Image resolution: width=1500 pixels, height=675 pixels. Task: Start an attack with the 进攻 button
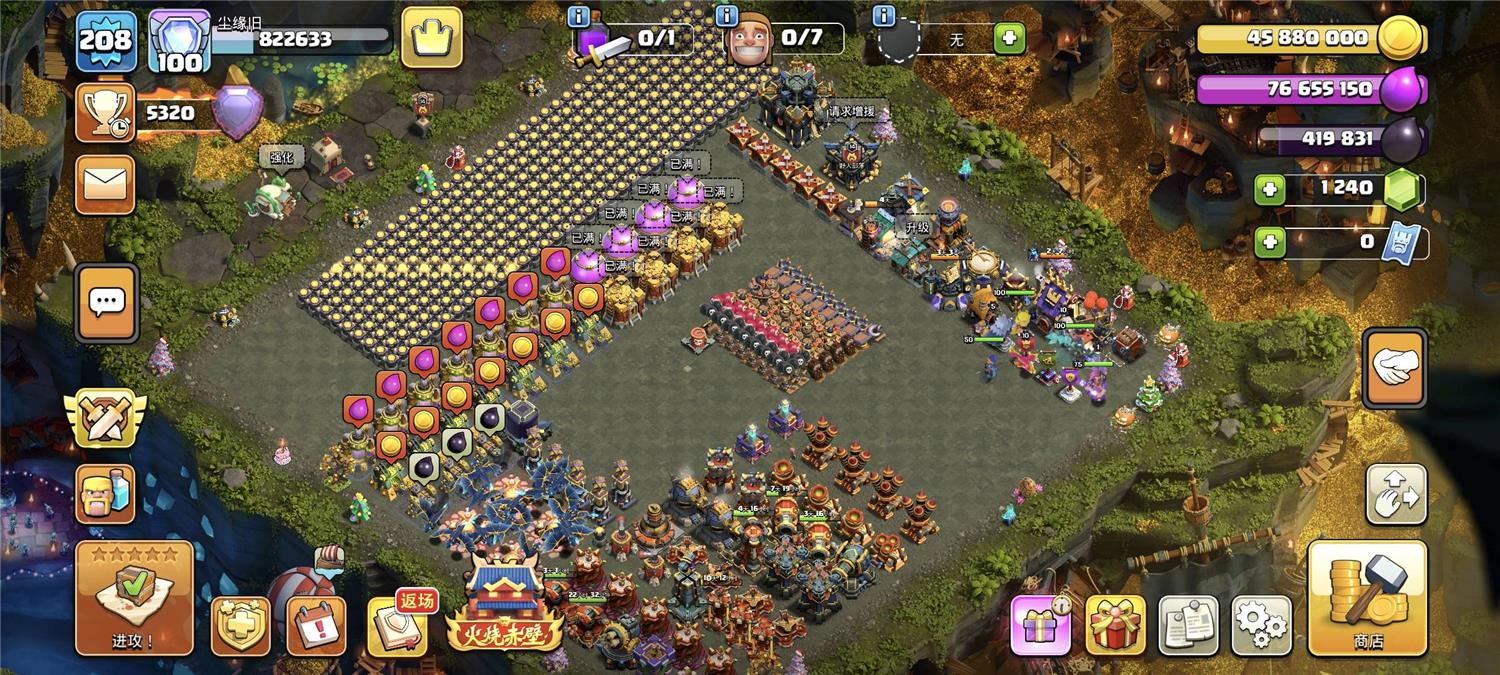(134, 598)
